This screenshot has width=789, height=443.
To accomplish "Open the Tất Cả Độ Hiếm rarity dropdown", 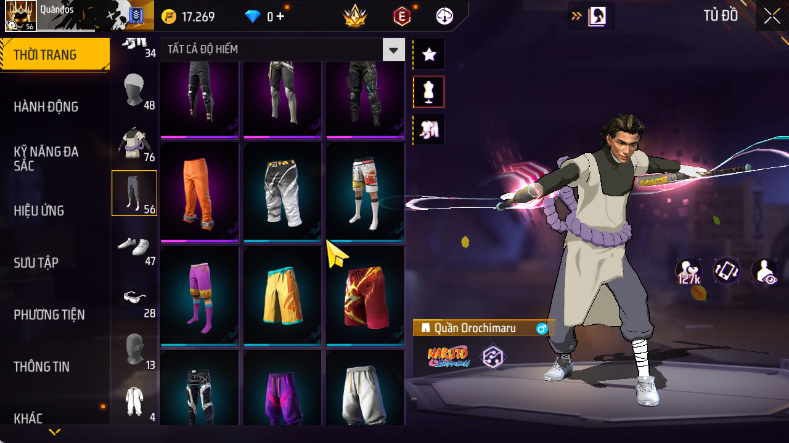I will 394,50.
